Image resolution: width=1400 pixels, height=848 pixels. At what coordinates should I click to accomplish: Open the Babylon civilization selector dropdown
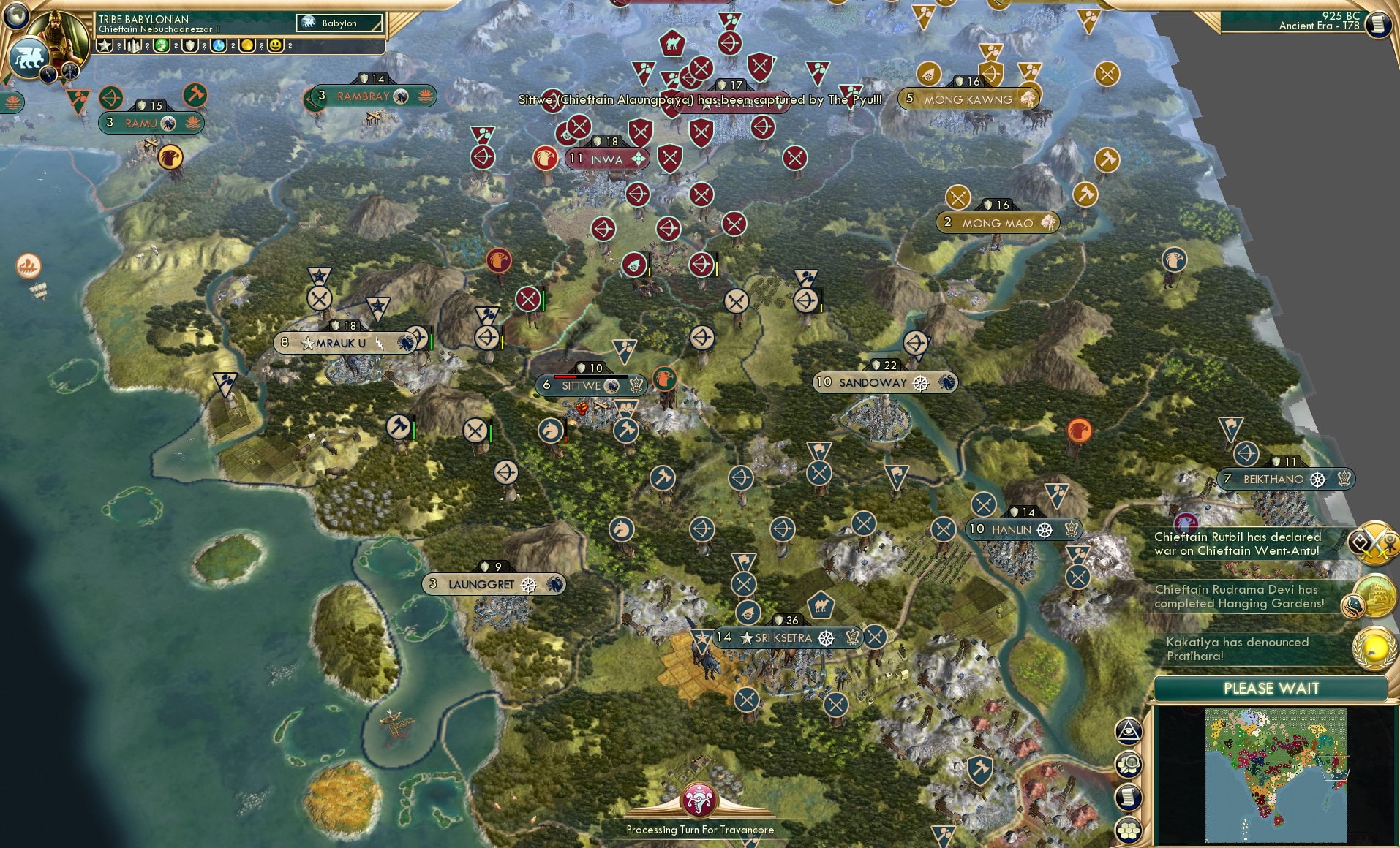[x=339, y=23]
